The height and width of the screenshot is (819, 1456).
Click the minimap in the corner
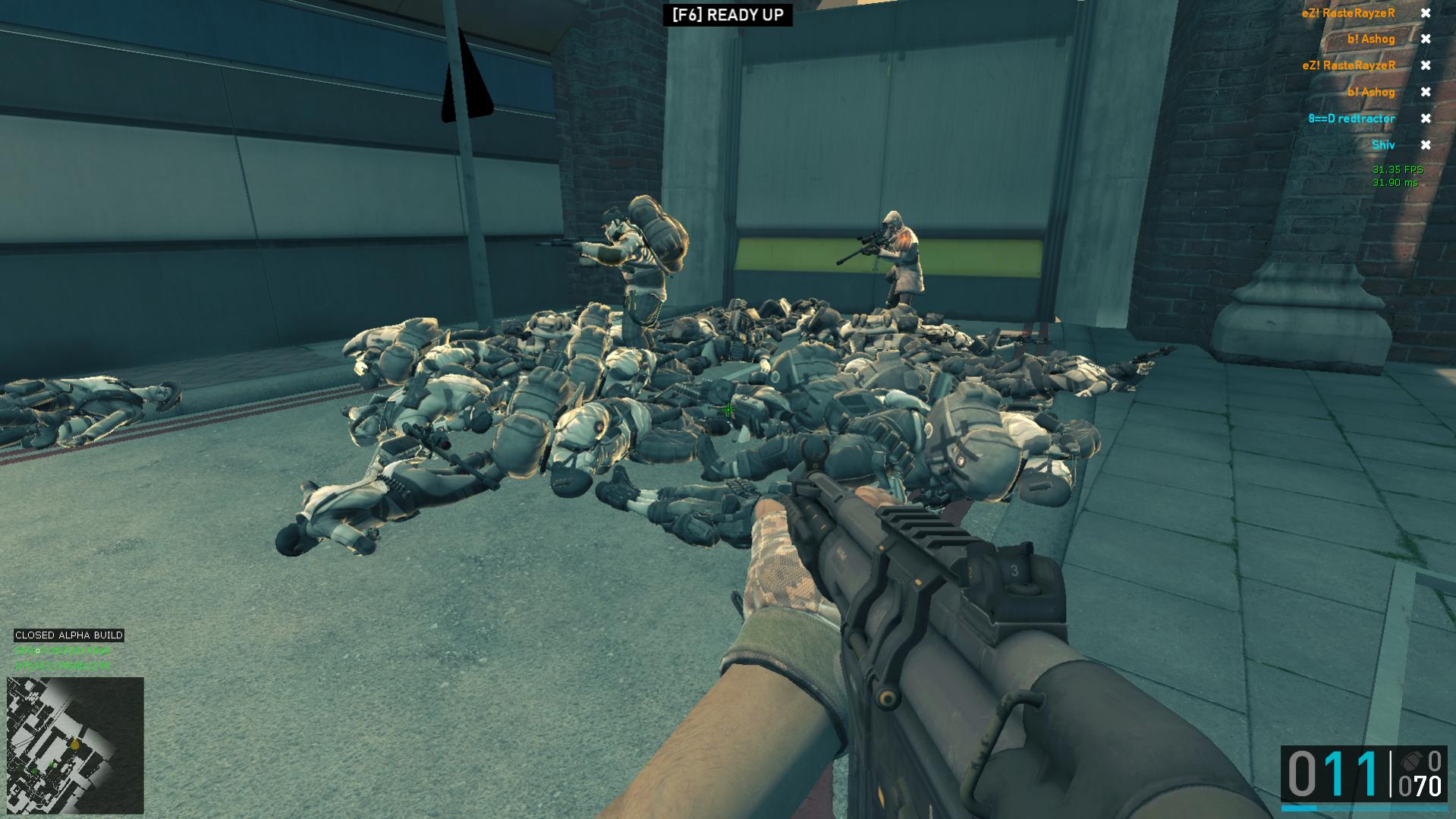pyautogui.click(x=75, y=745)
